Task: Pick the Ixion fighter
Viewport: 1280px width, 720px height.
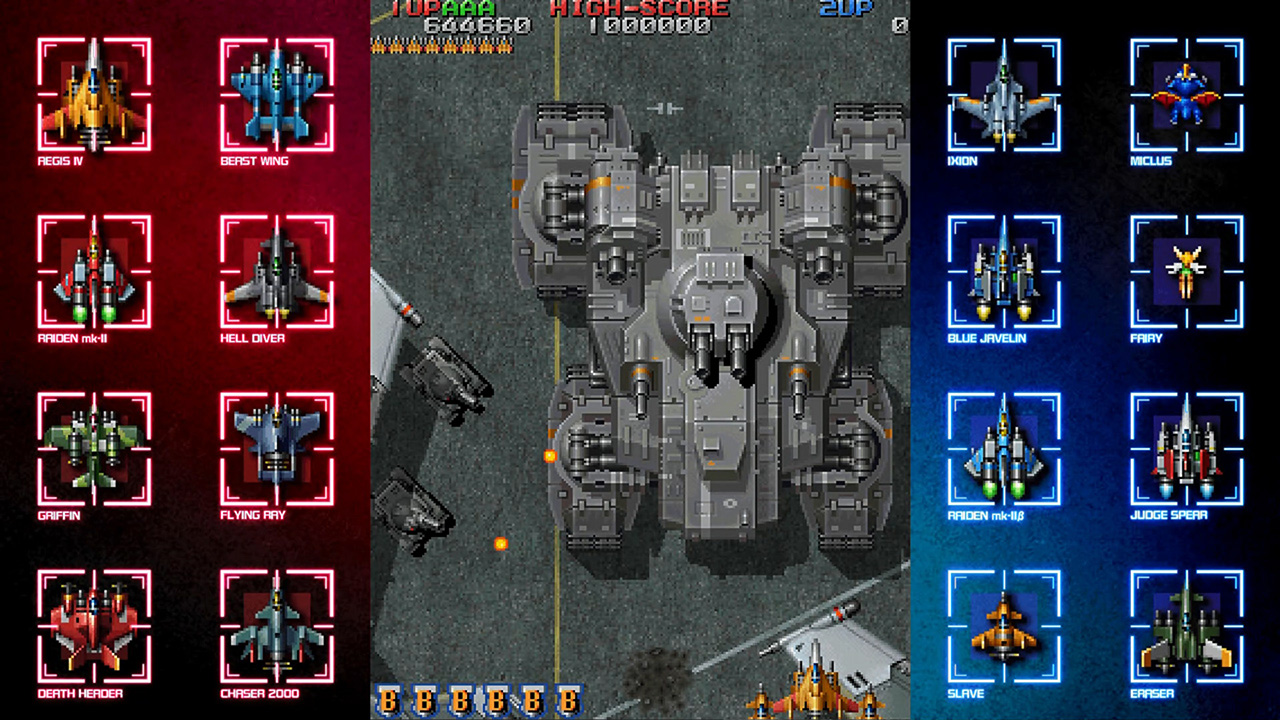Action: pyautogui.click(x=1004, y=93)
